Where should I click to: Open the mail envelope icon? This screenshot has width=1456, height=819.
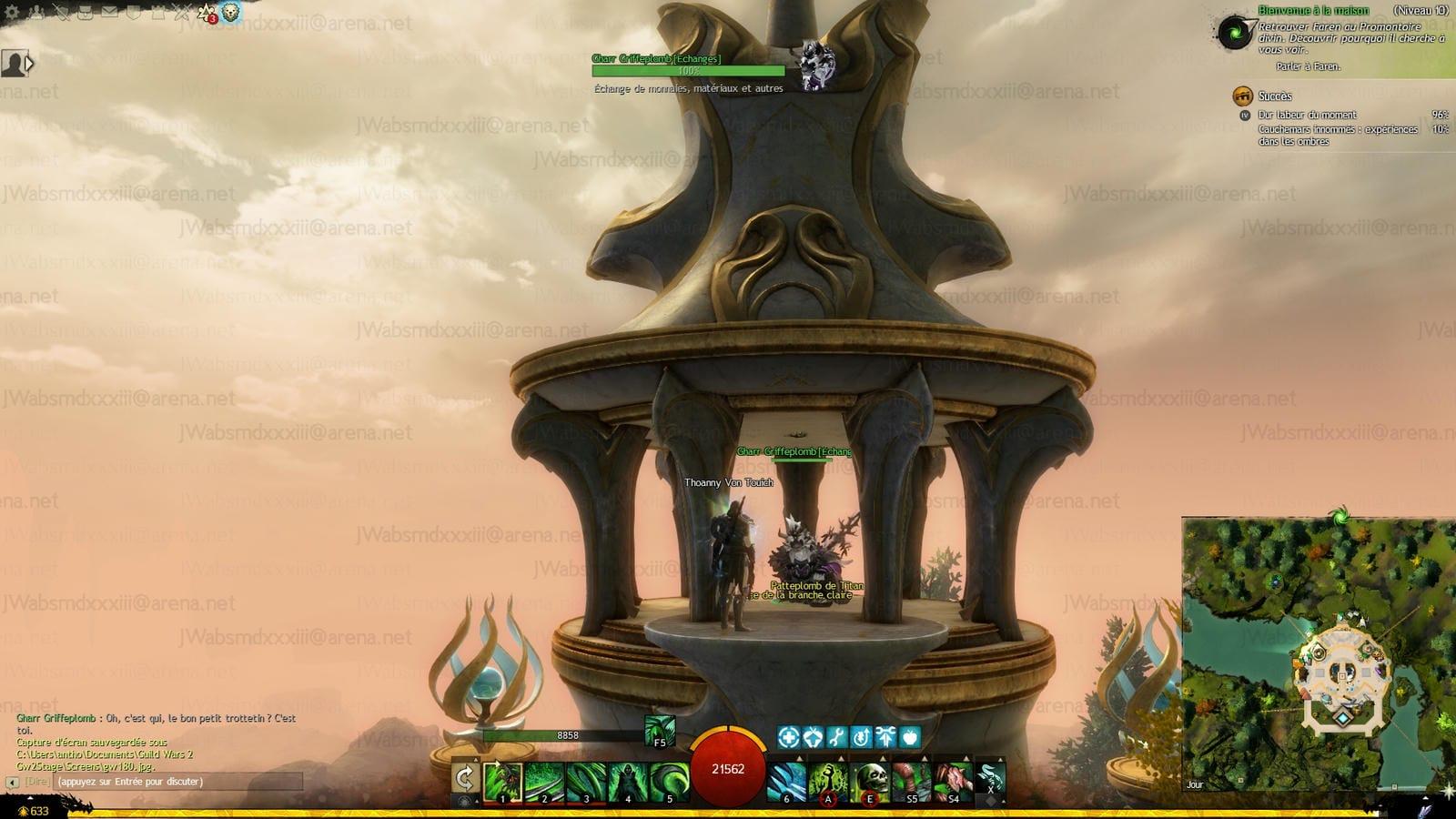point(109,13)
